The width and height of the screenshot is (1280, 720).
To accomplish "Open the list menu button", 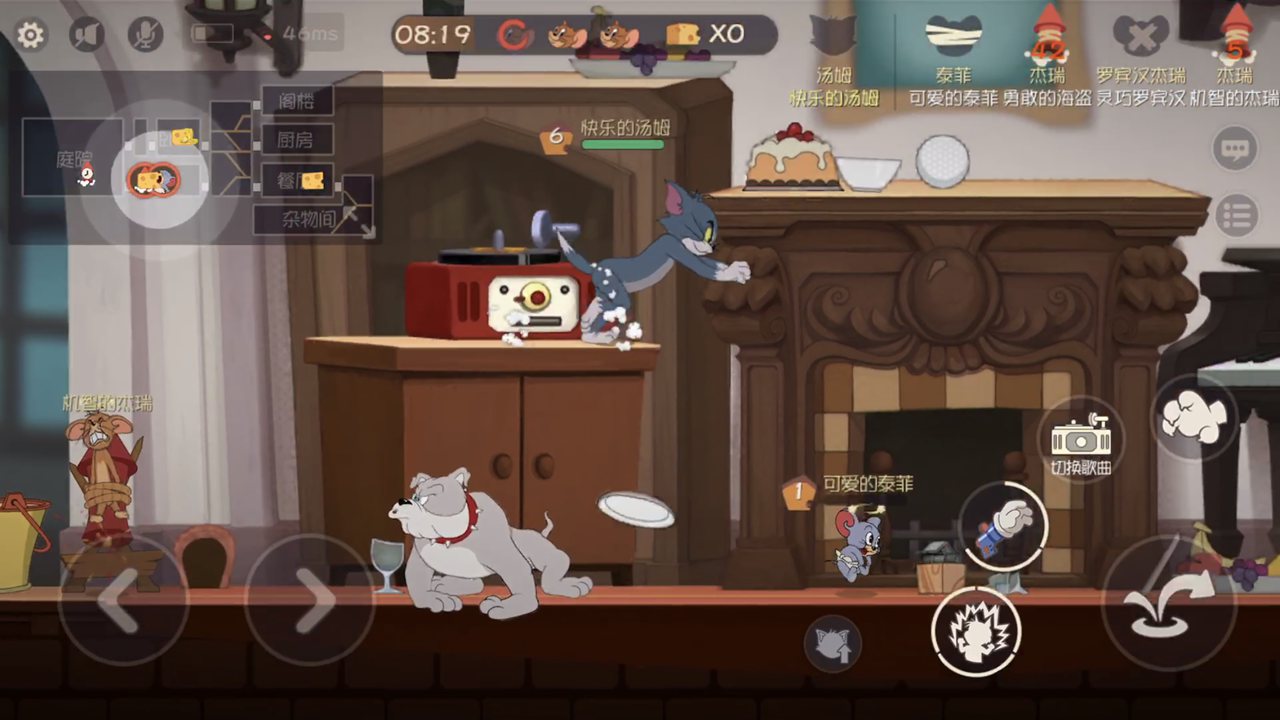I will click(1237, 215).
